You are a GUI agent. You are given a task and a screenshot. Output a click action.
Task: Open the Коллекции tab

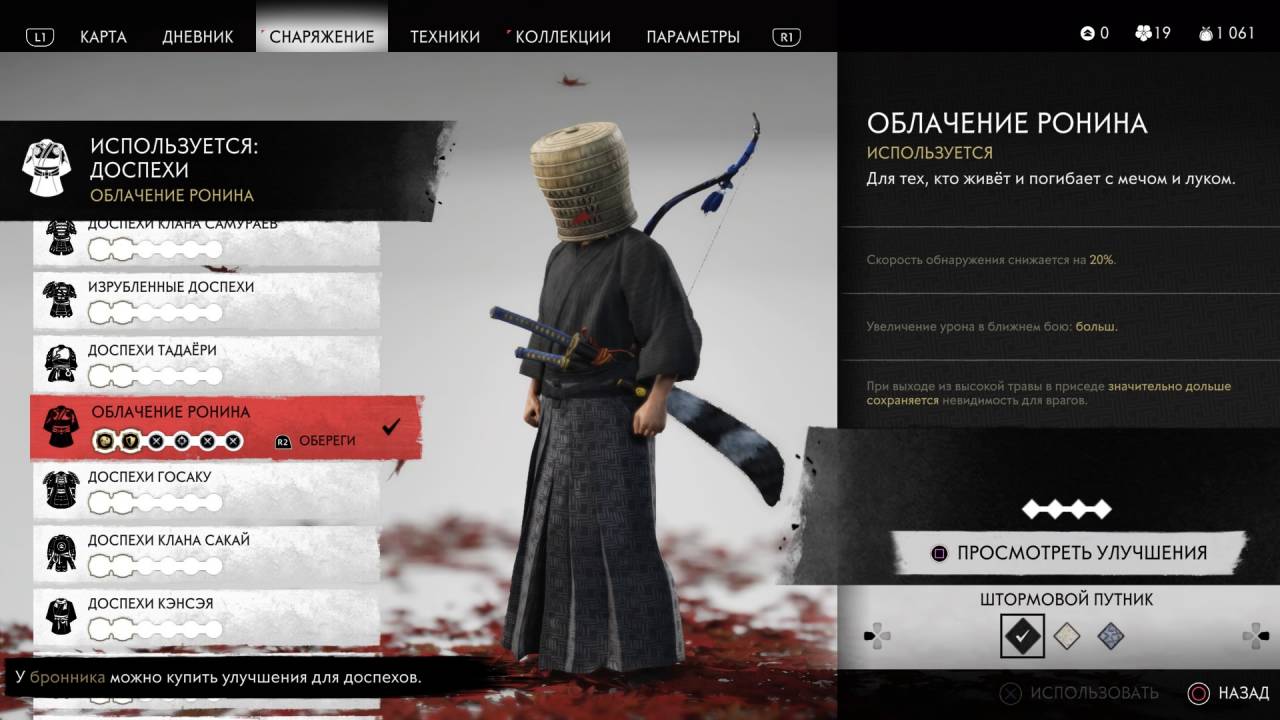pyautogui.click(x=563, y=37)
